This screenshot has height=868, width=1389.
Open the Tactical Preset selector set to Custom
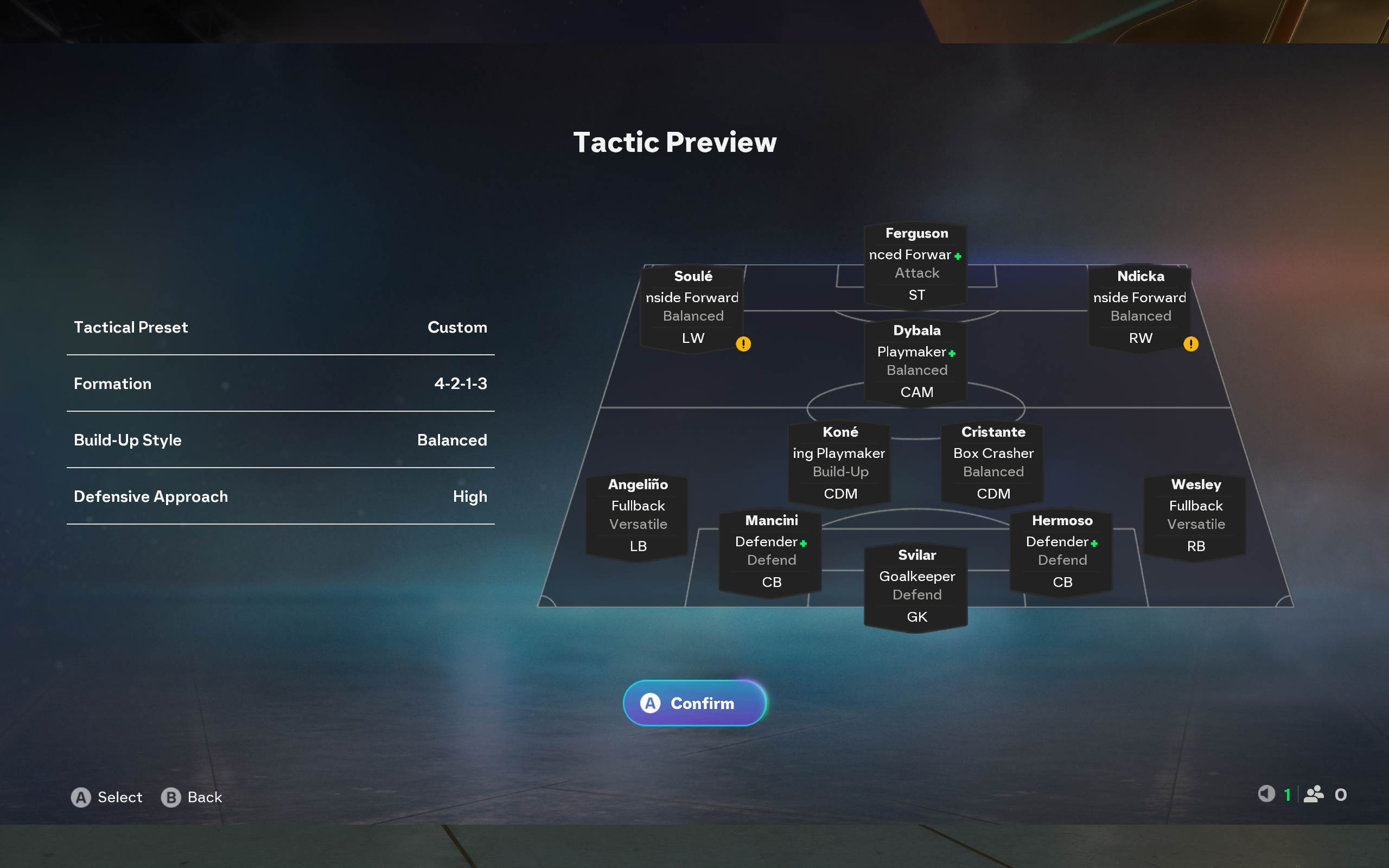coord(281,327)
